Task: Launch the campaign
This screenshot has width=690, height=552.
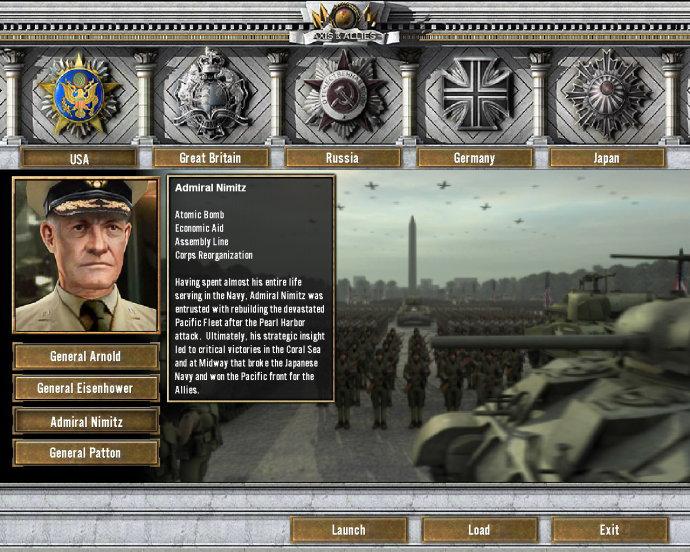Action: point(348,530)
